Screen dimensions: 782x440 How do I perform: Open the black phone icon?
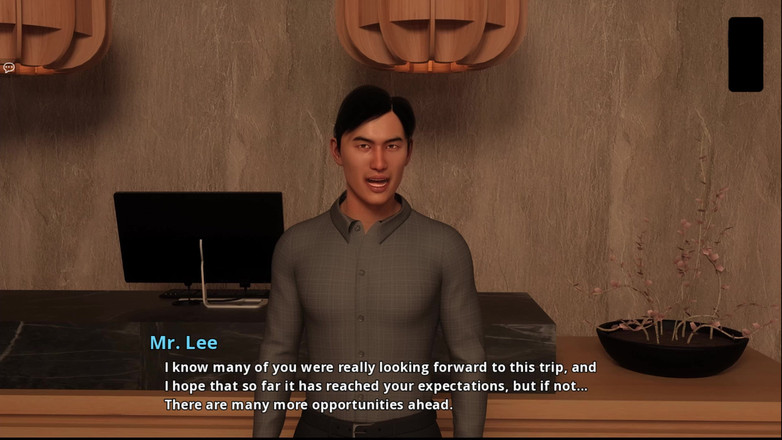coord(745,54)
